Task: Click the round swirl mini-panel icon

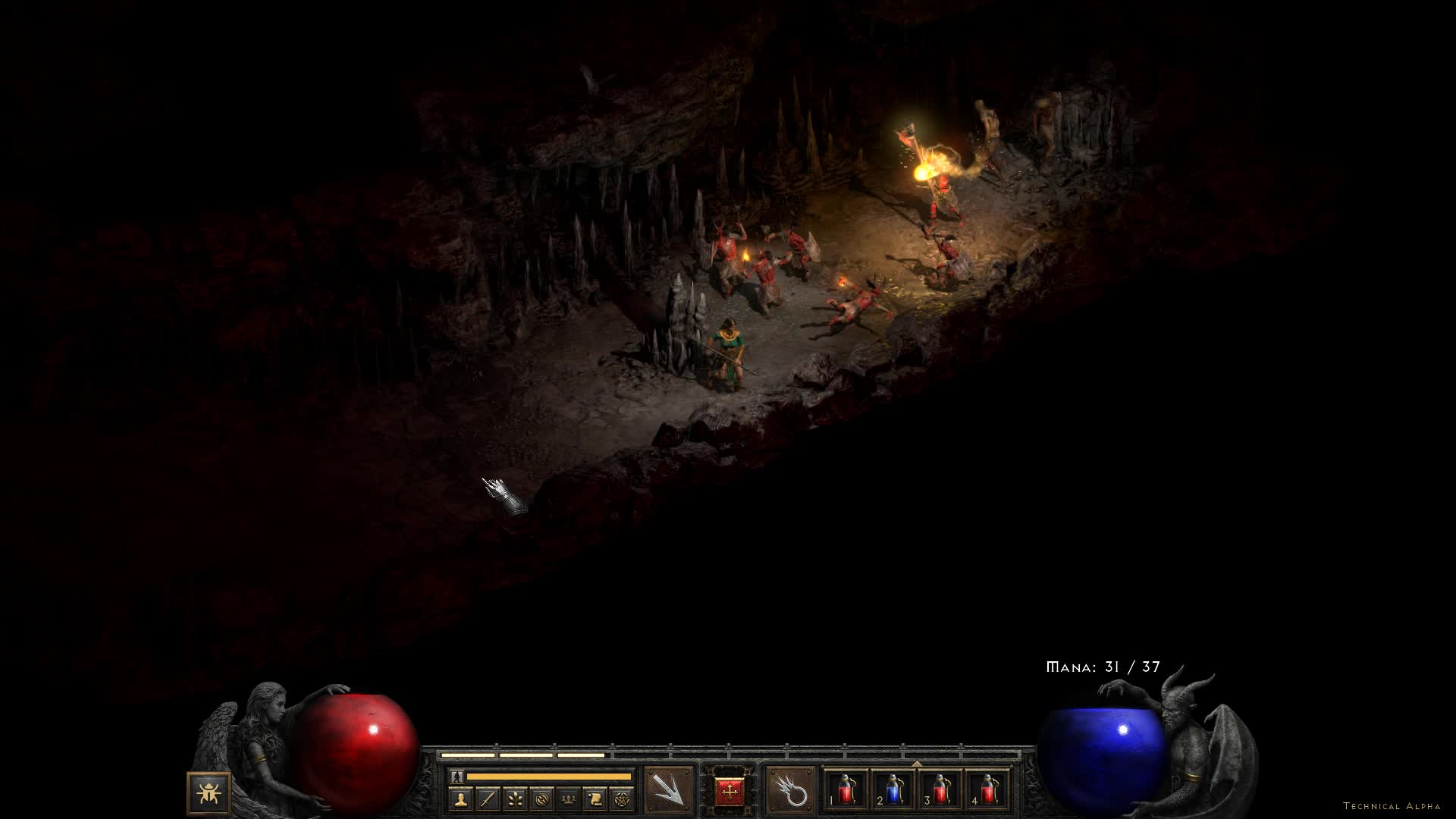Action: (541, 799)
